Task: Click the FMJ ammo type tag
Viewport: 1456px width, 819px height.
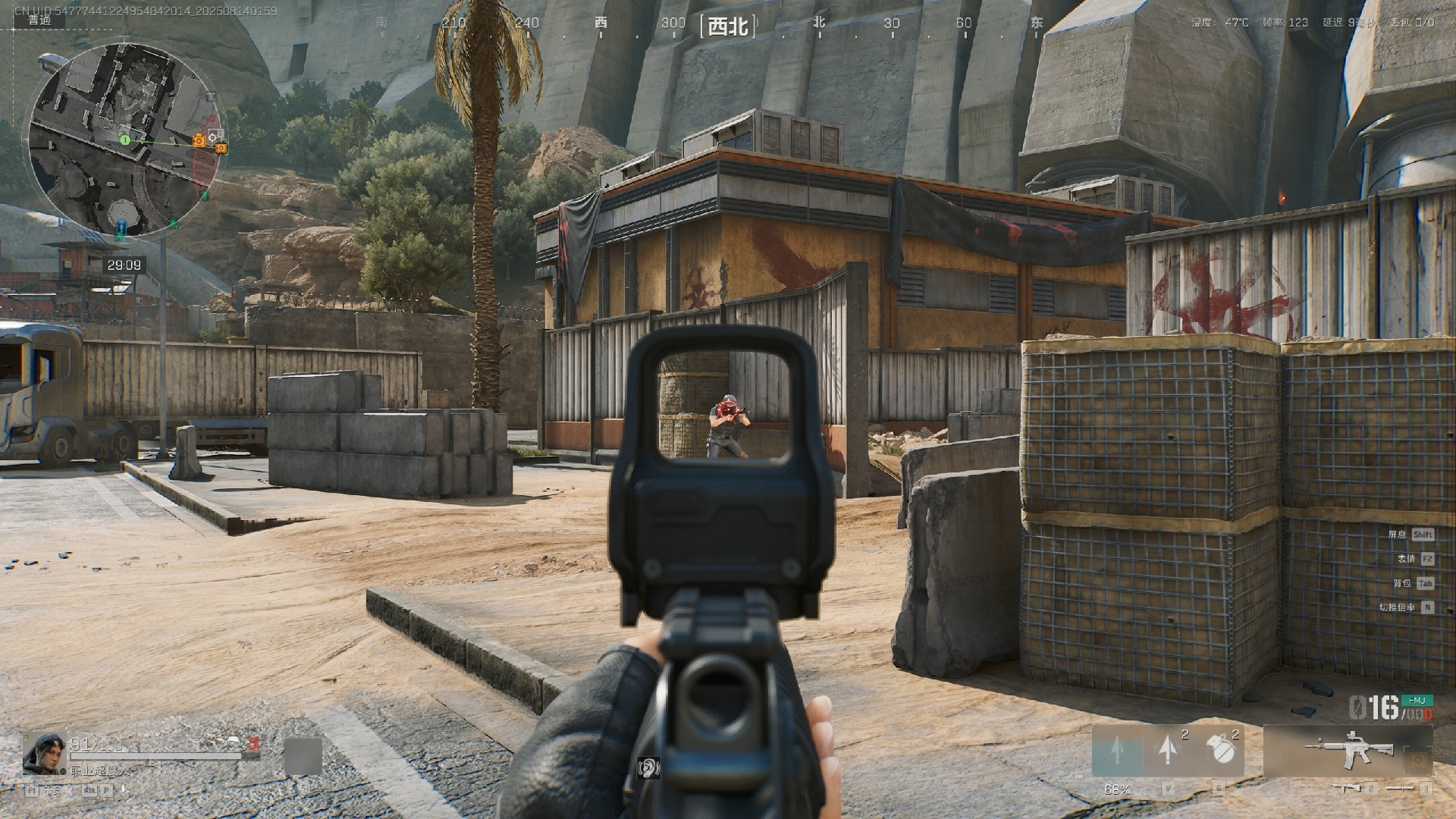Action: [x=1416, y=700]
